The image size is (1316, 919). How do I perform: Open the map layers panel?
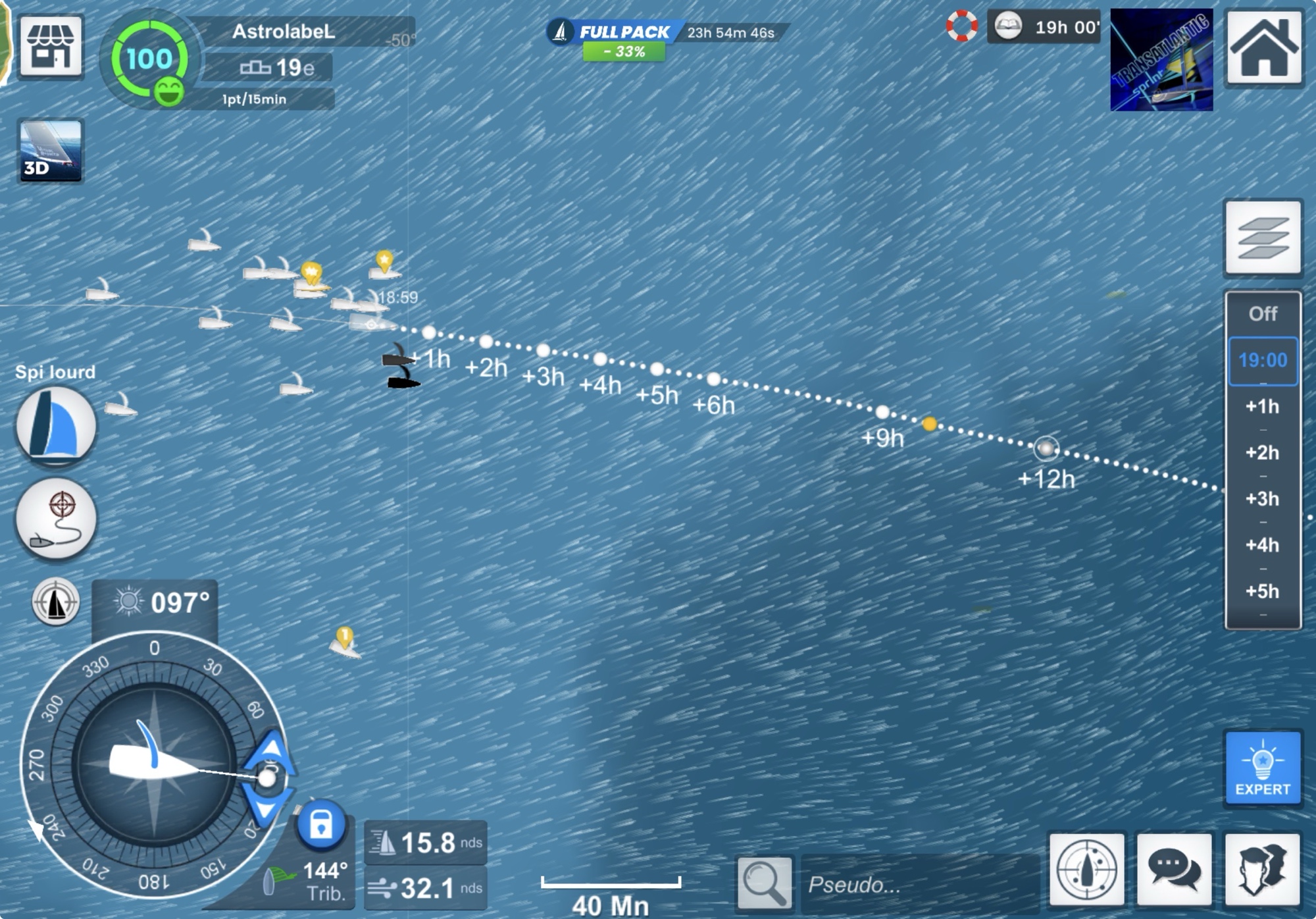tap(1263, 238)
